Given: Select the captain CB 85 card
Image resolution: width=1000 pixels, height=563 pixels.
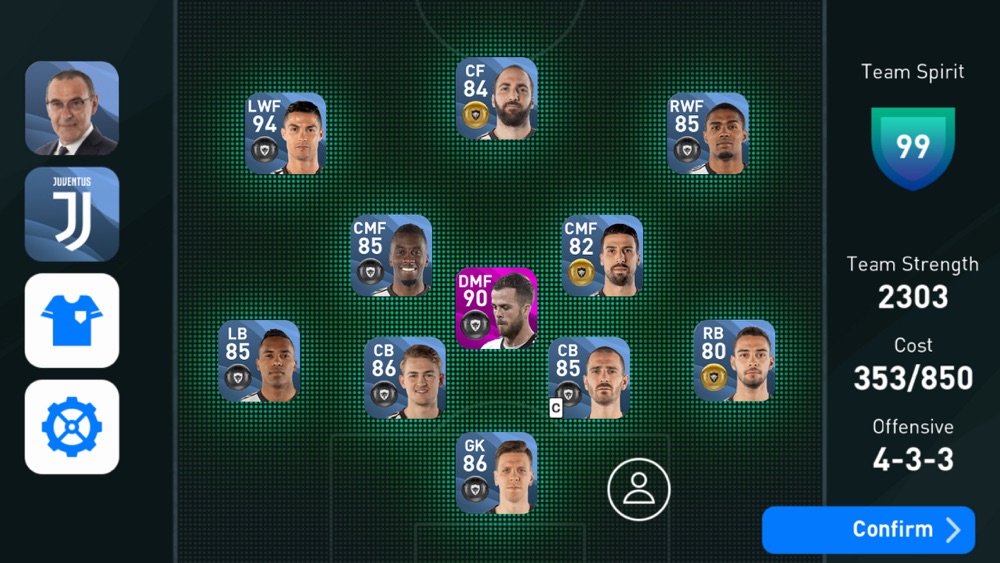Looking at the screenshot, I should [589, 377].
